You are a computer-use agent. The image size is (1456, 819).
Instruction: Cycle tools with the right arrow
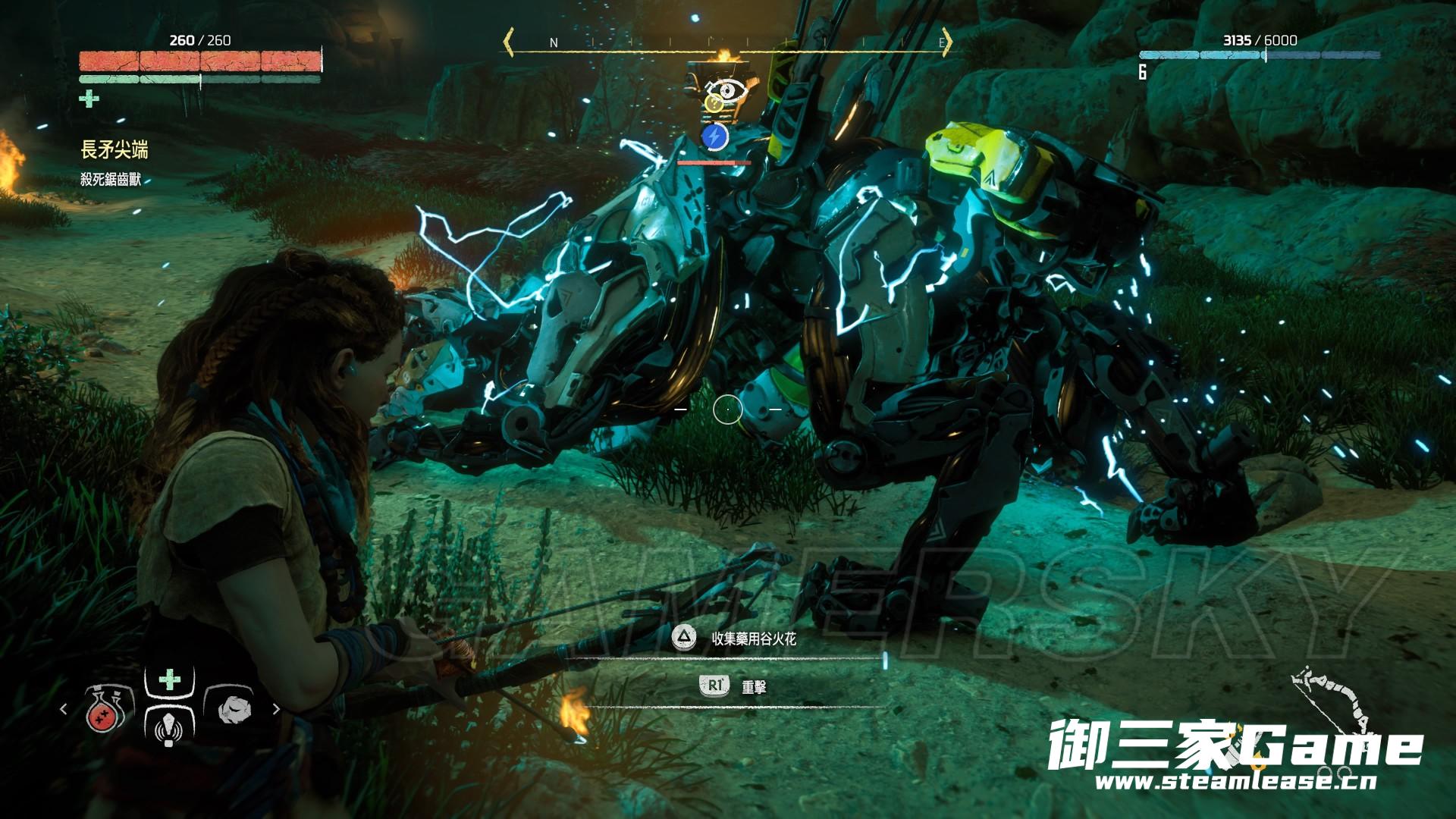(276, 710)
